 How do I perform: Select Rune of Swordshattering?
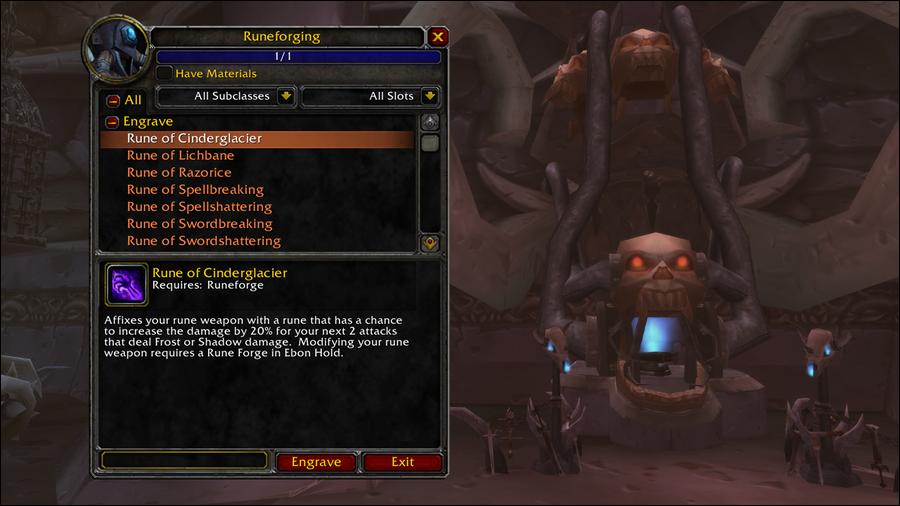click(203, 240)
